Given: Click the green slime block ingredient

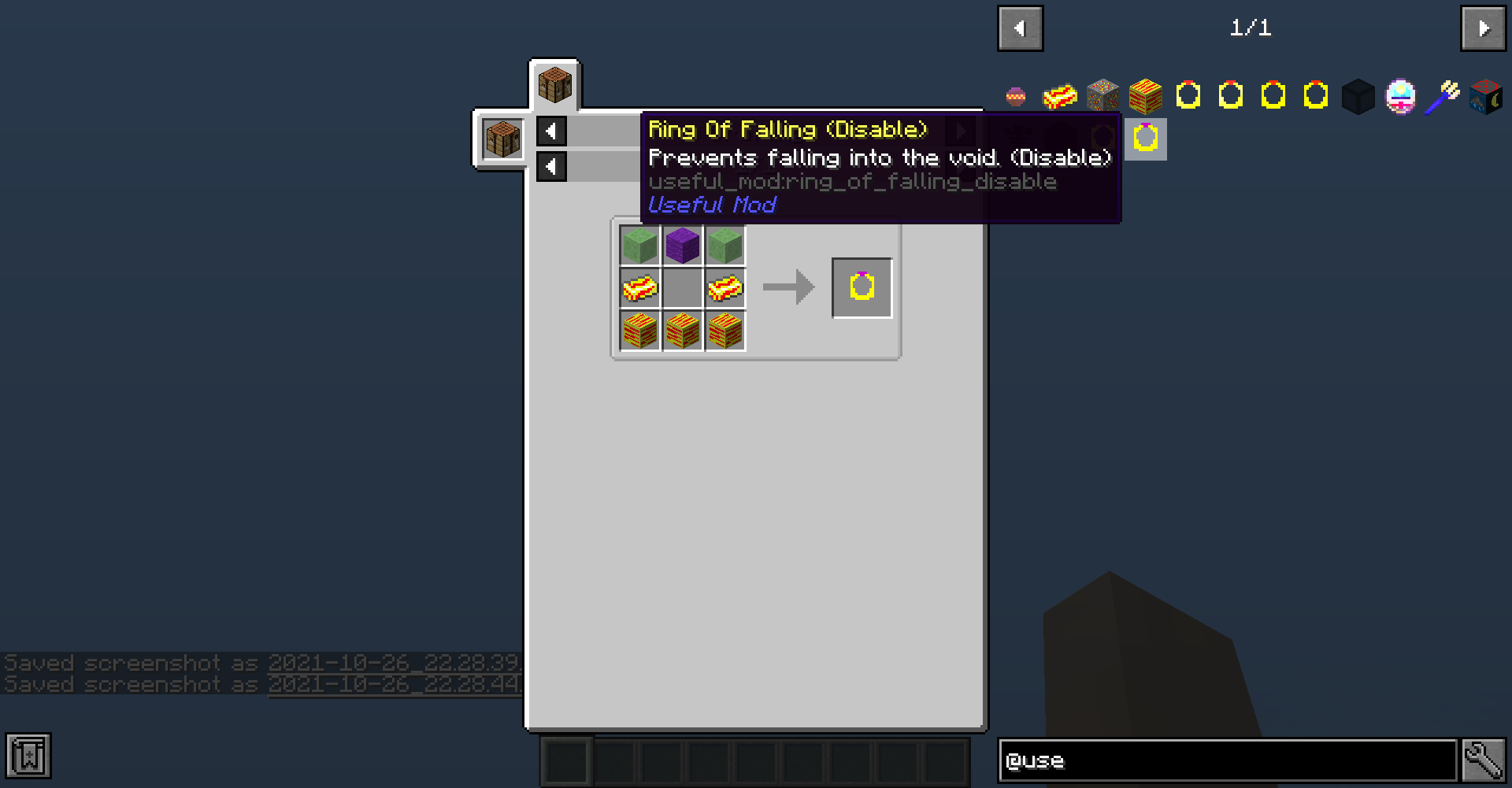Looking at the screenshot, I should point(639,245).
